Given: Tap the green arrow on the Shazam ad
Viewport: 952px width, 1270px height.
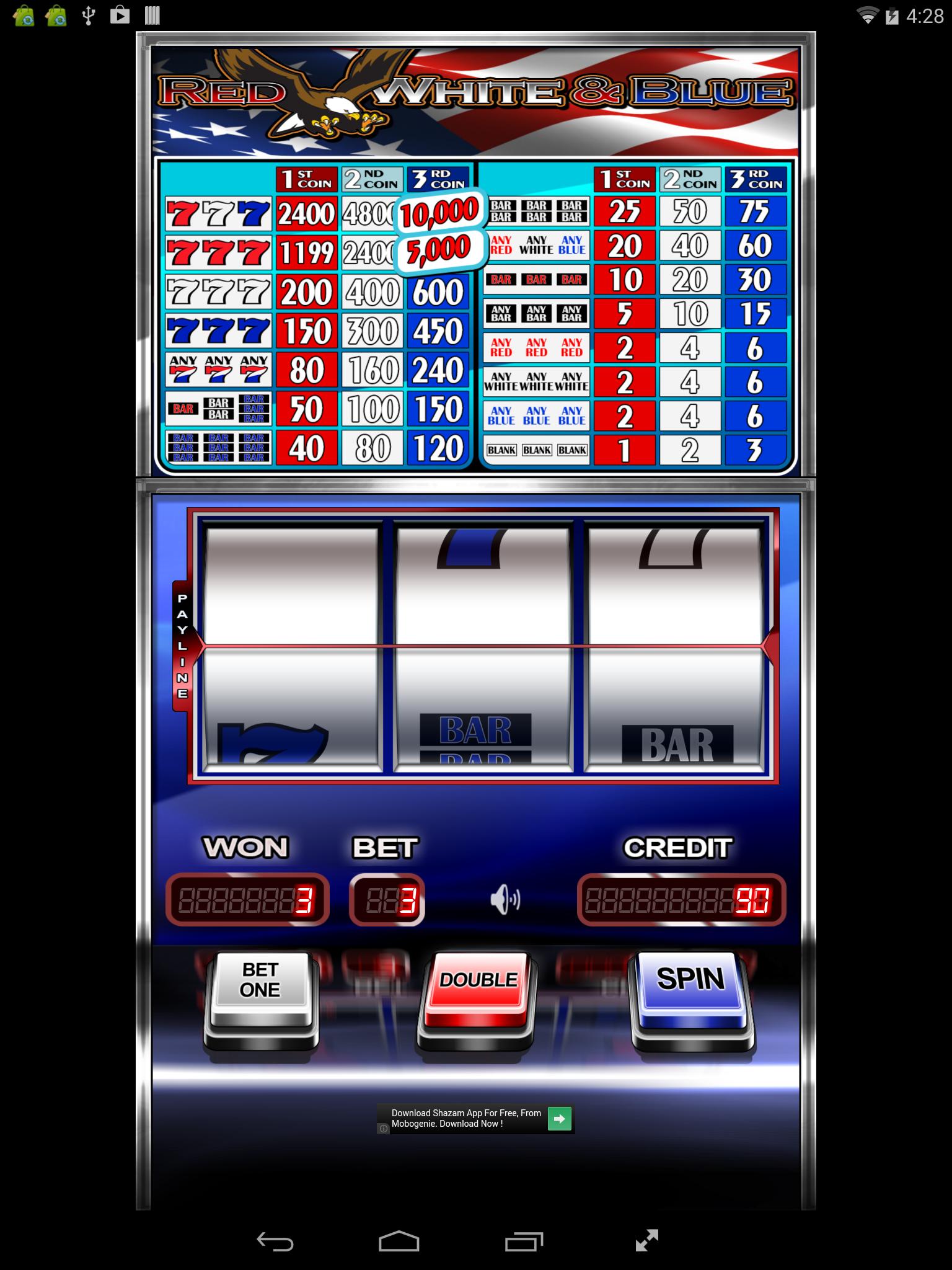Looking at the screenshot, I should [x=560, y=1119].
